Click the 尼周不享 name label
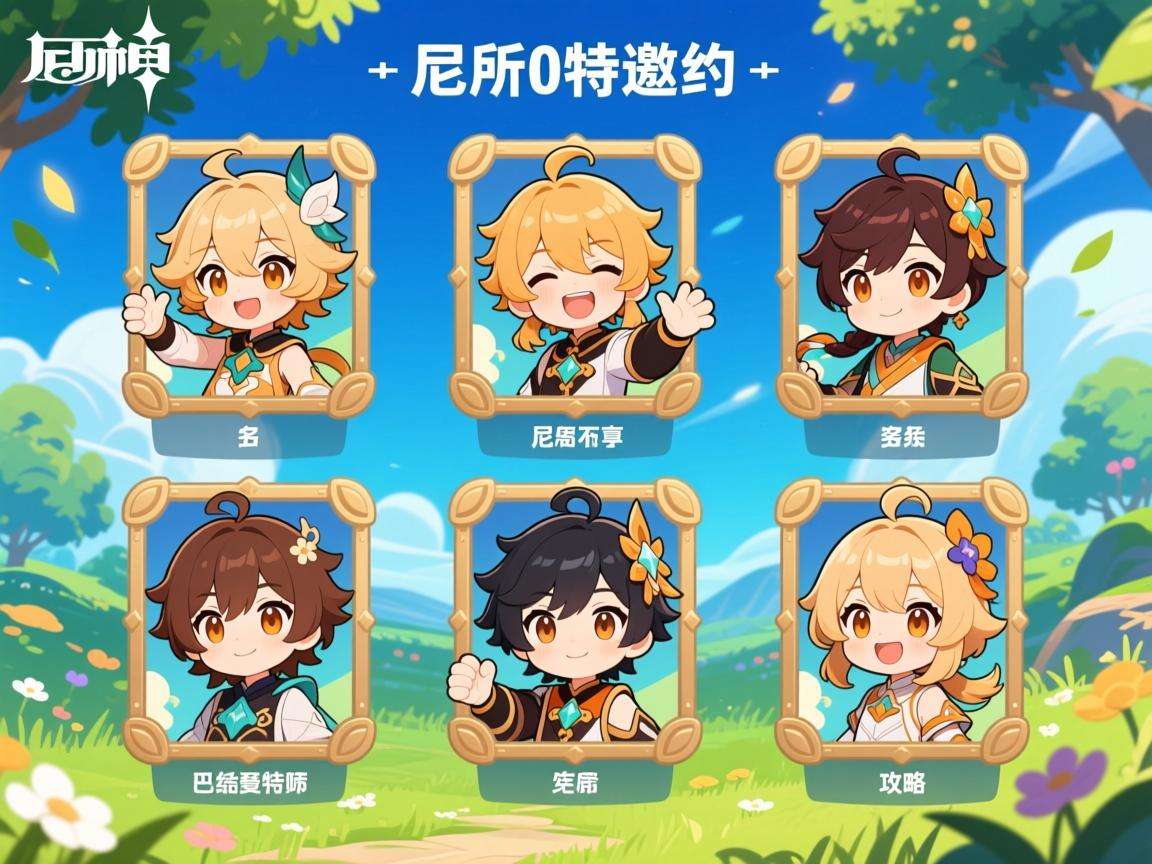Viewport: 1152px width, 864px height. [x=574, y=437]
